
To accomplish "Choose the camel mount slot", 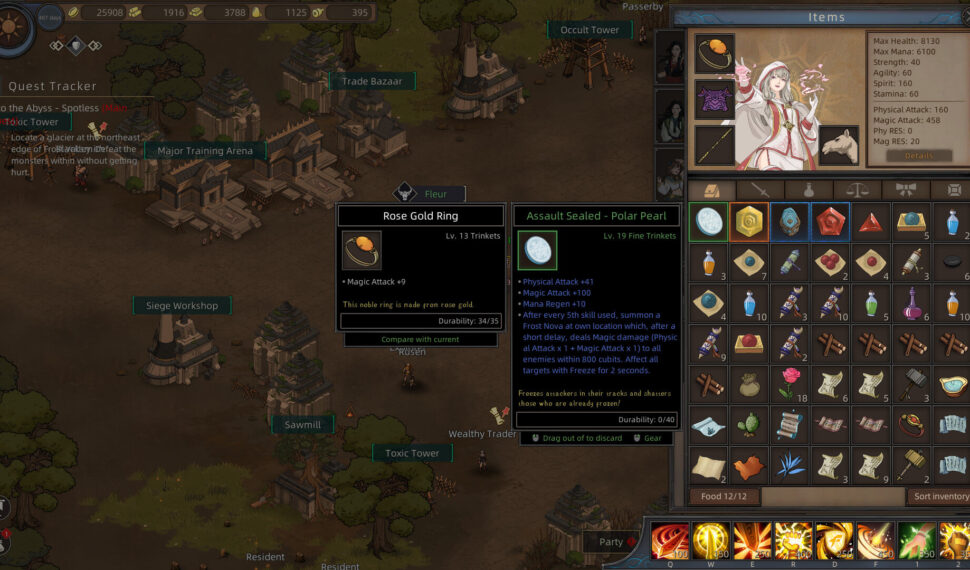I will [839, 145].
